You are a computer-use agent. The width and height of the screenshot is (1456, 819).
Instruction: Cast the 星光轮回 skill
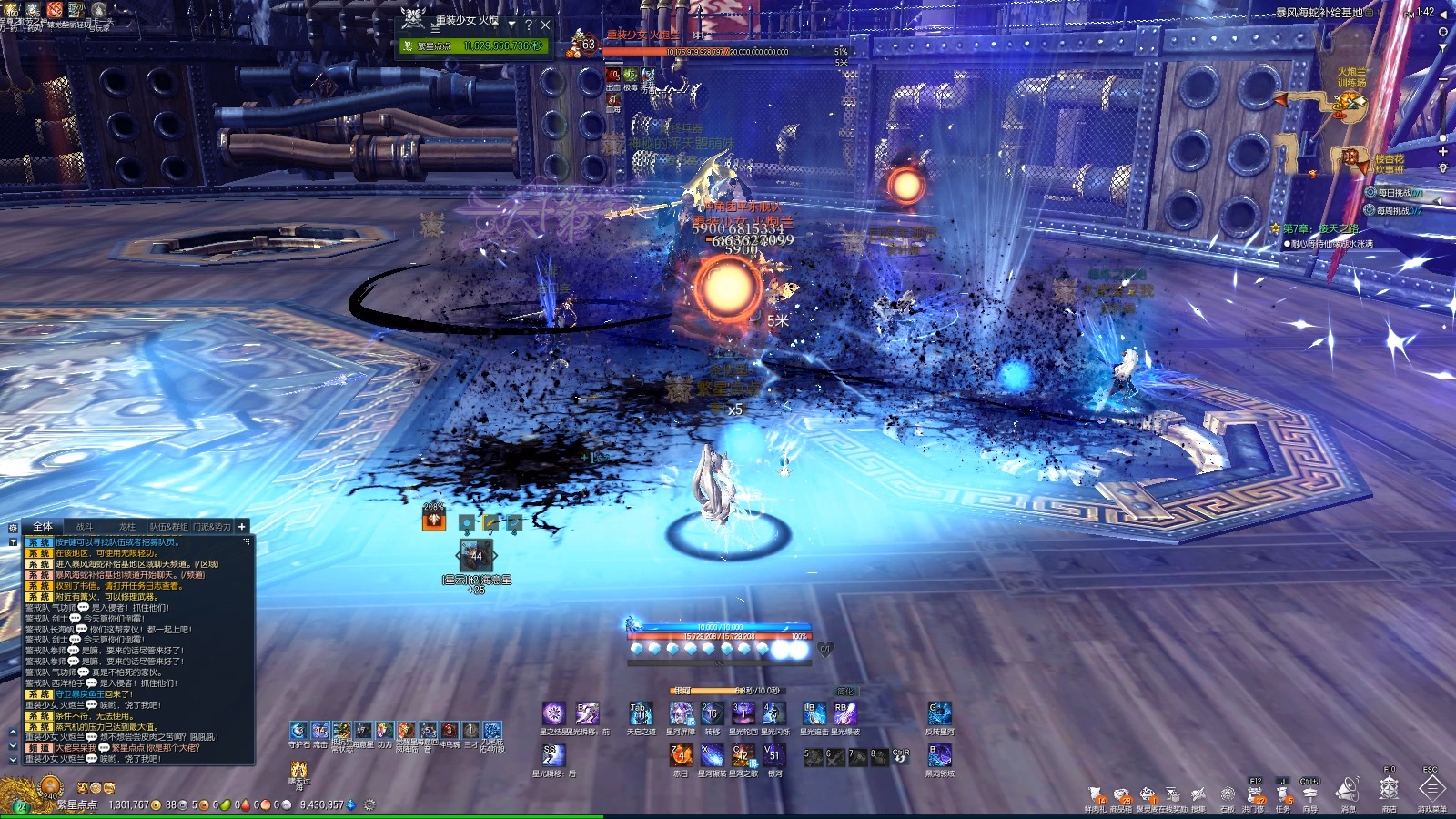click(x=743, y=713)
